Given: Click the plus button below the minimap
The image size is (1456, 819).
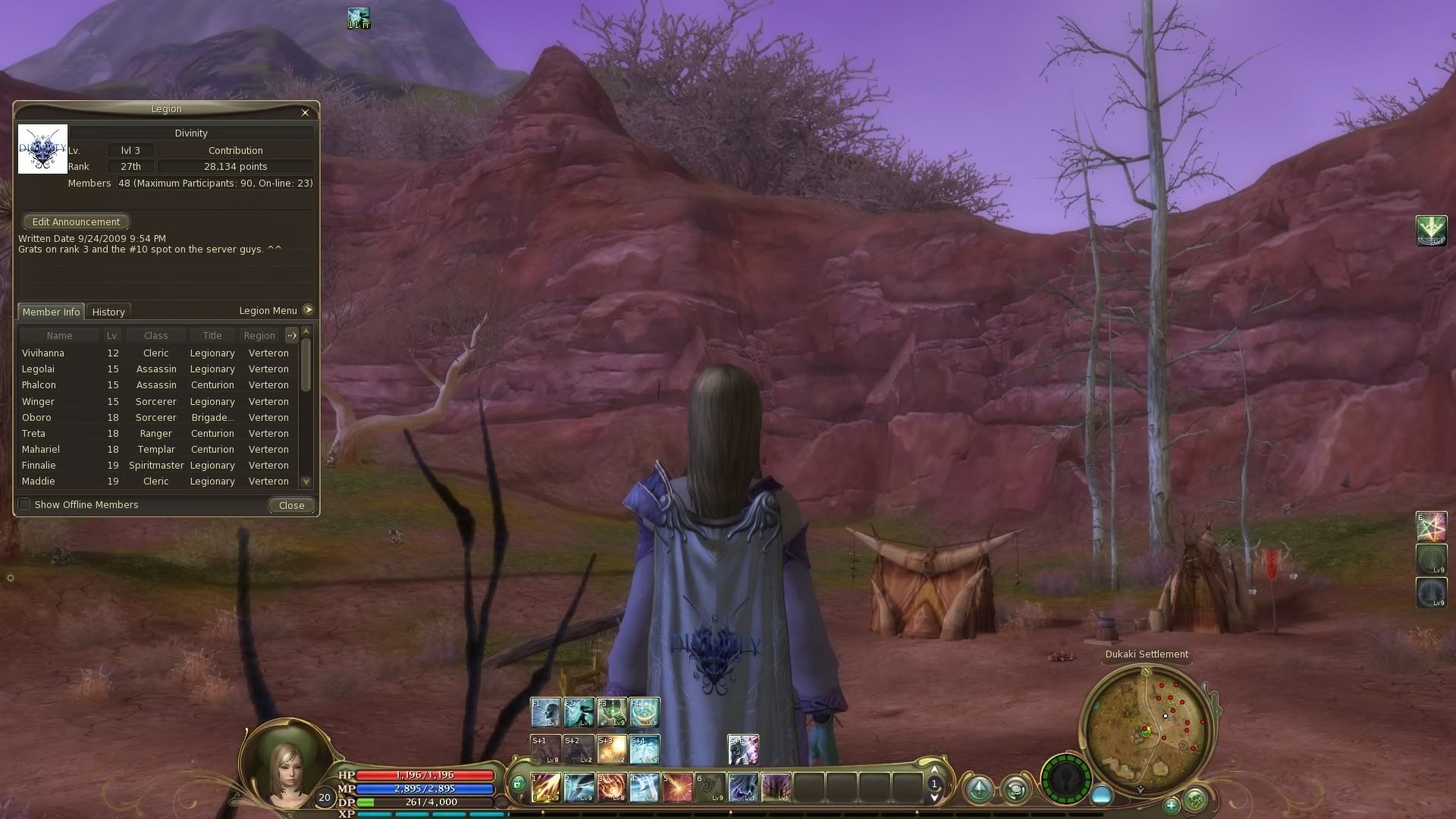Looking at the screenshot, I should tap(1171, 805).
